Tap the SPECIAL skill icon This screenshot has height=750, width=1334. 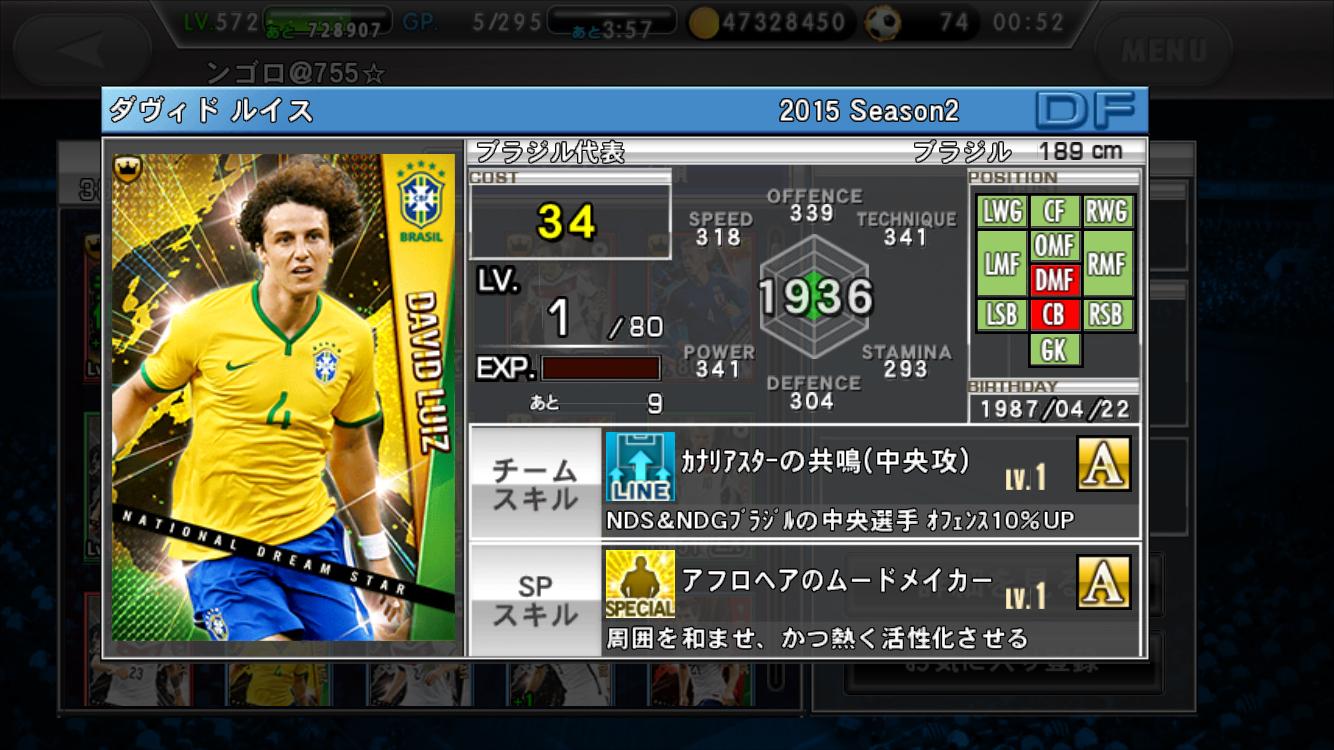coord(640,584)
